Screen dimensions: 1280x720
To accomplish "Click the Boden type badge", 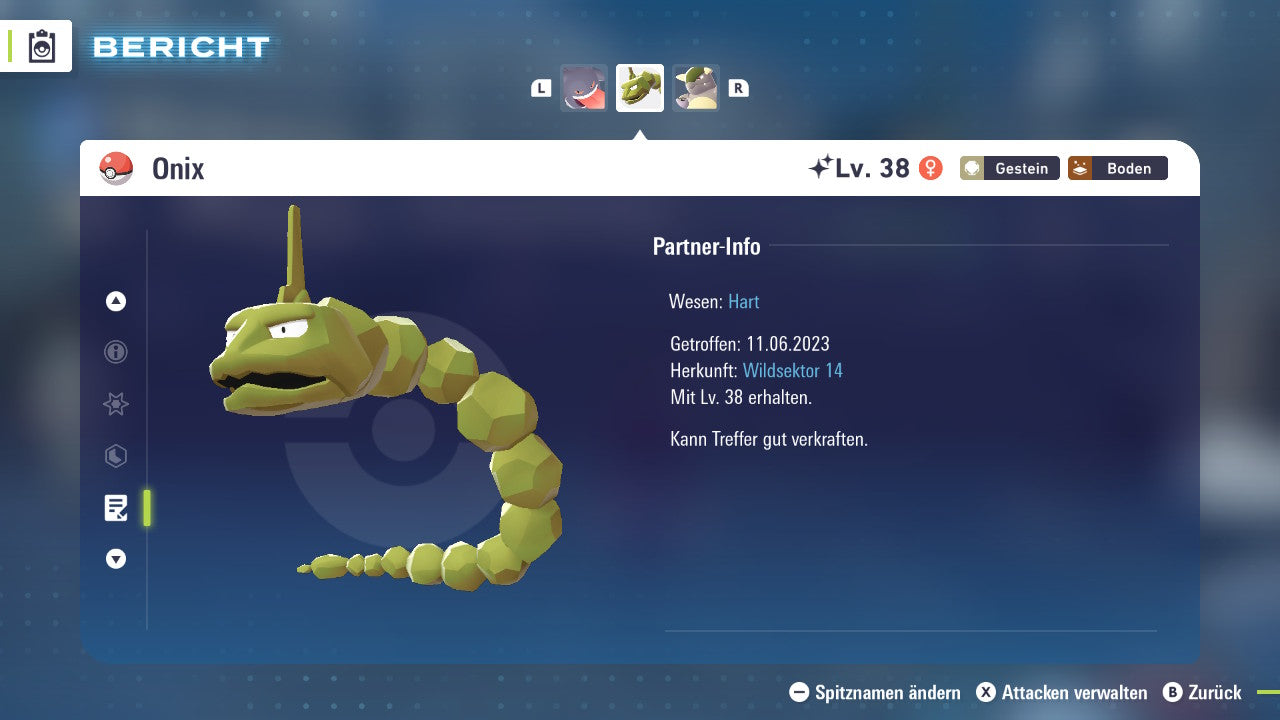I will (1117, 168).
